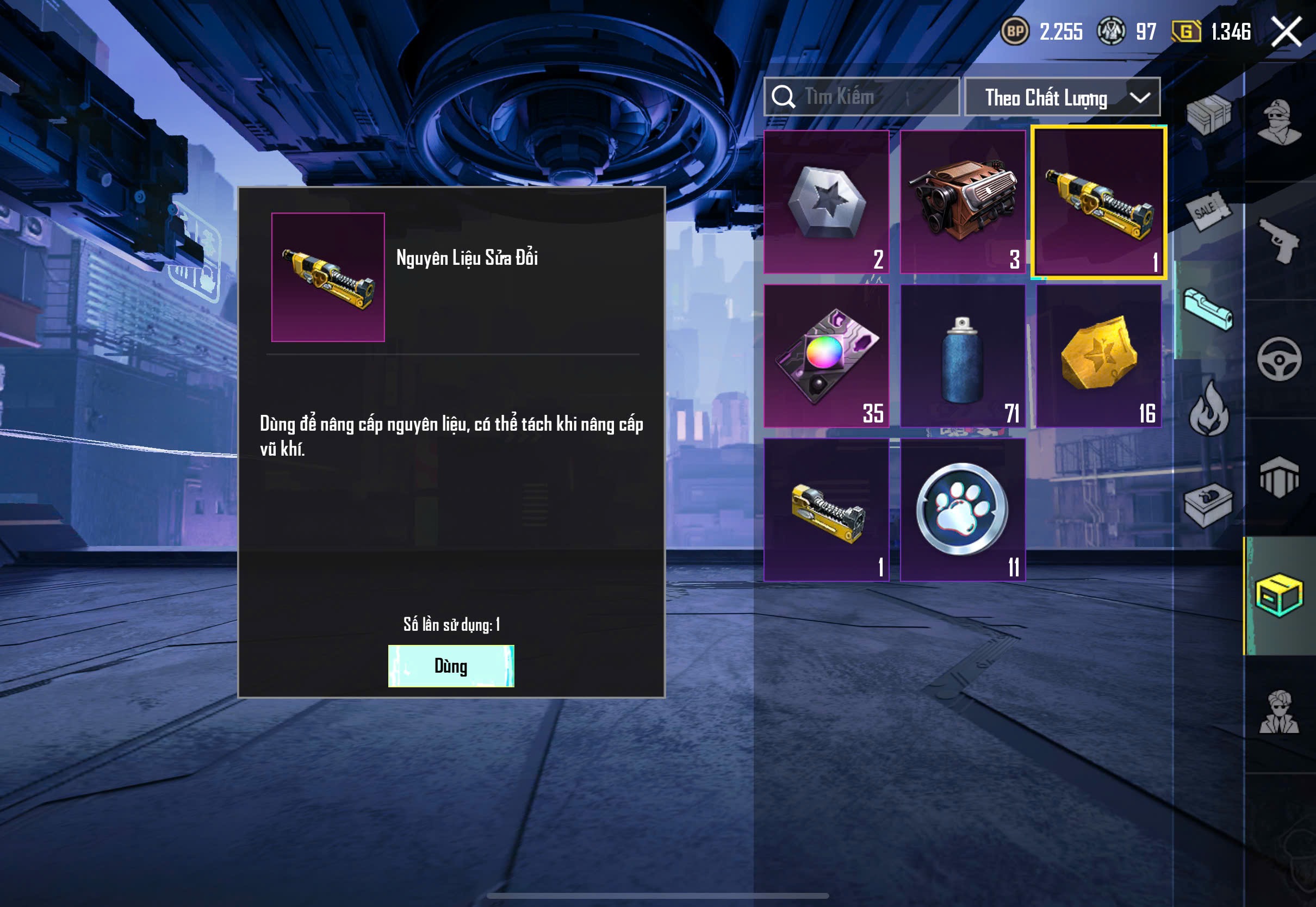Open the Theo Chất Lượng sort dropdown

[1062, 97]
